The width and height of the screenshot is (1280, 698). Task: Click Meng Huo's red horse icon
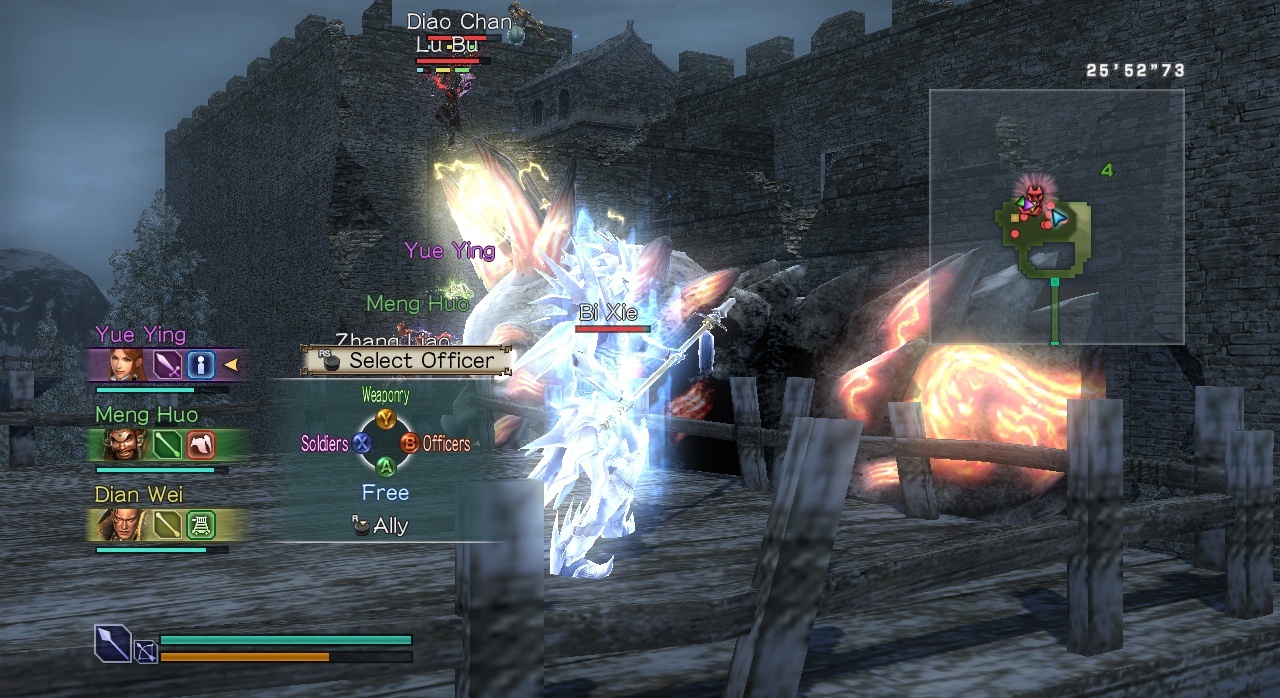point(200,445)
